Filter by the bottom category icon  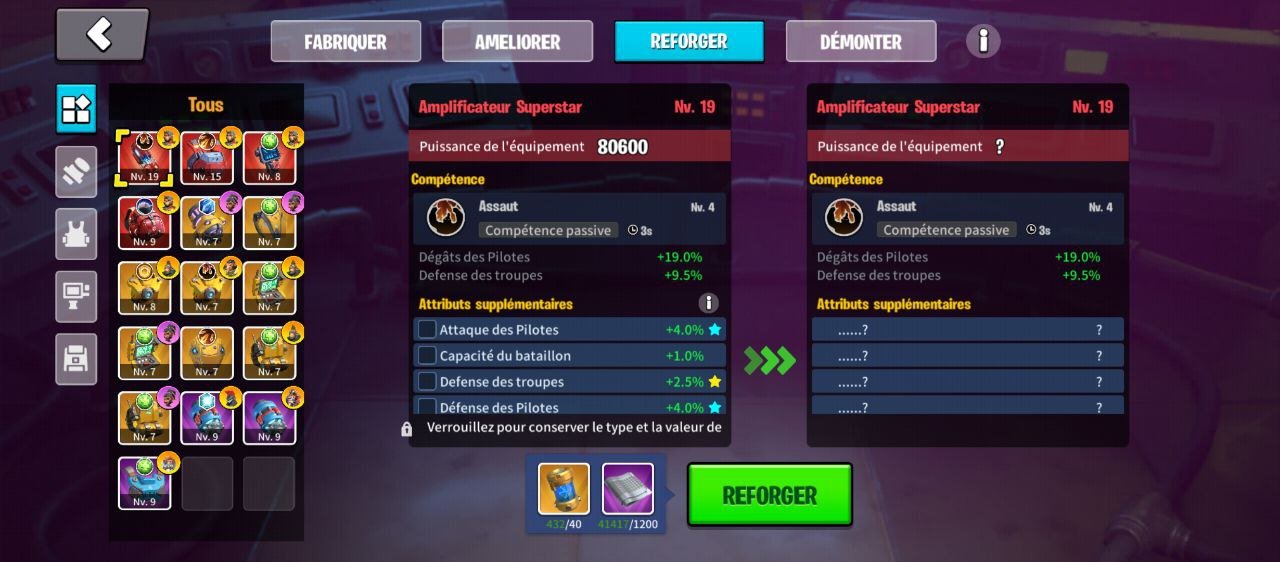coord(76,359)
